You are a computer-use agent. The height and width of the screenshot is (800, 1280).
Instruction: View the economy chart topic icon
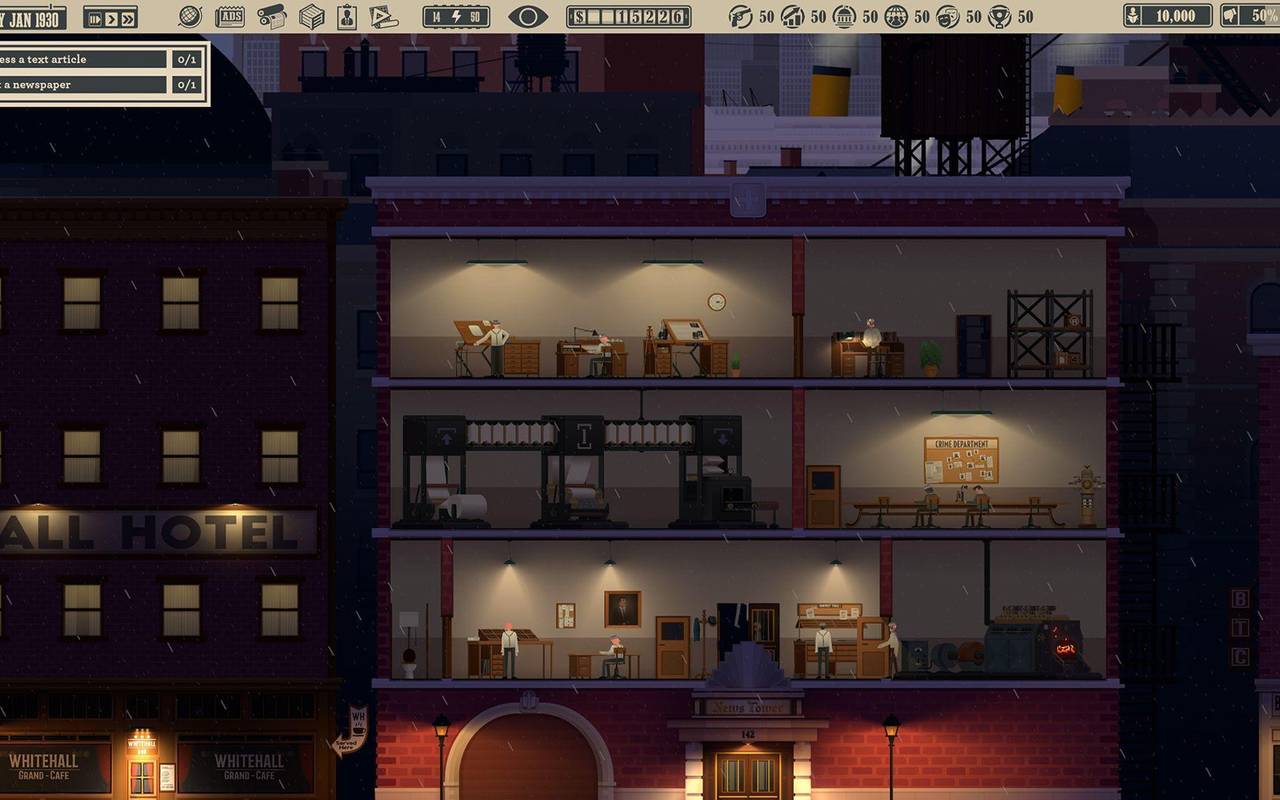pyautogui.click(x=793, y=15)
